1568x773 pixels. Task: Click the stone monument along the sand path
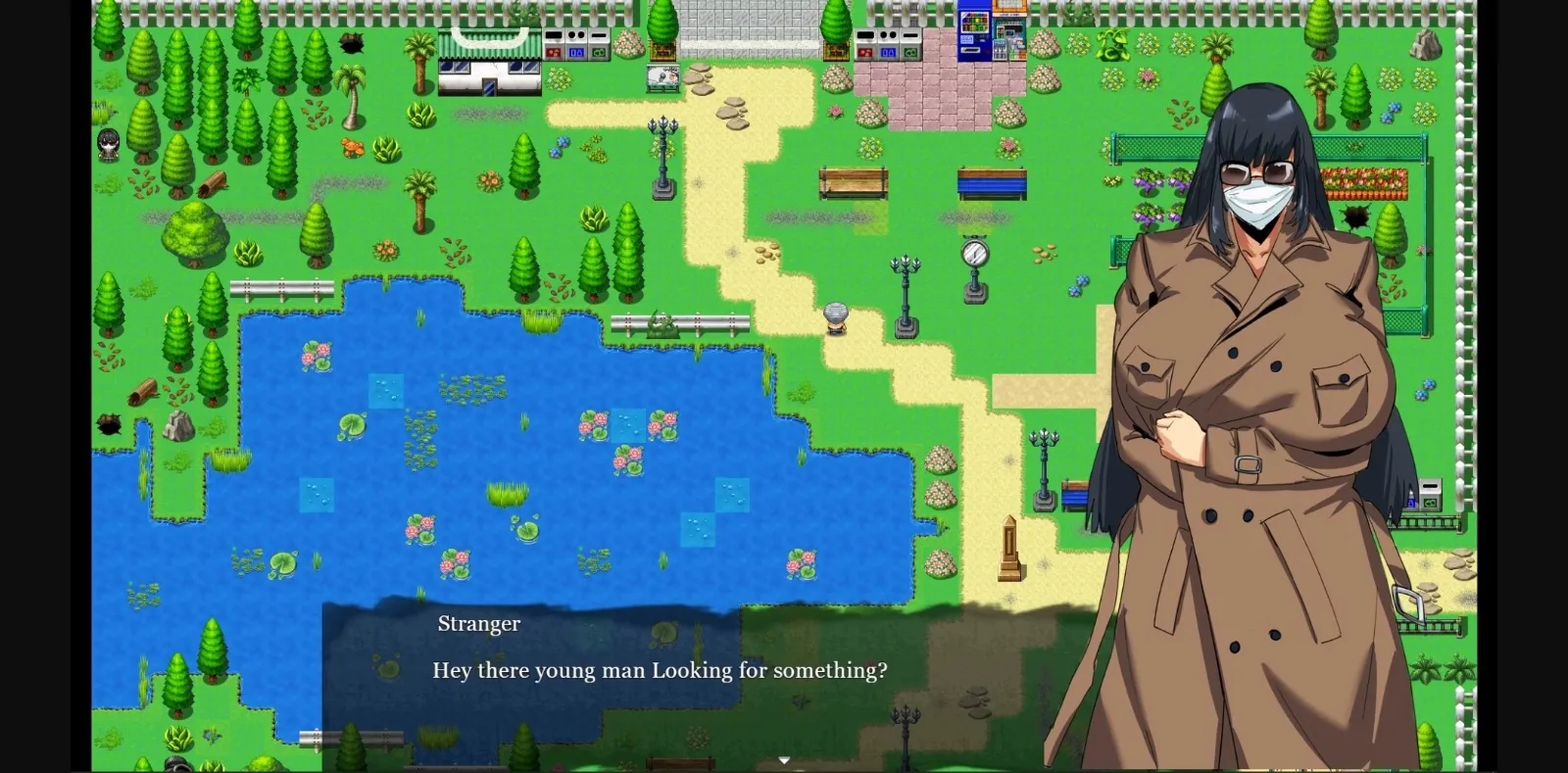coord(1011,549)
